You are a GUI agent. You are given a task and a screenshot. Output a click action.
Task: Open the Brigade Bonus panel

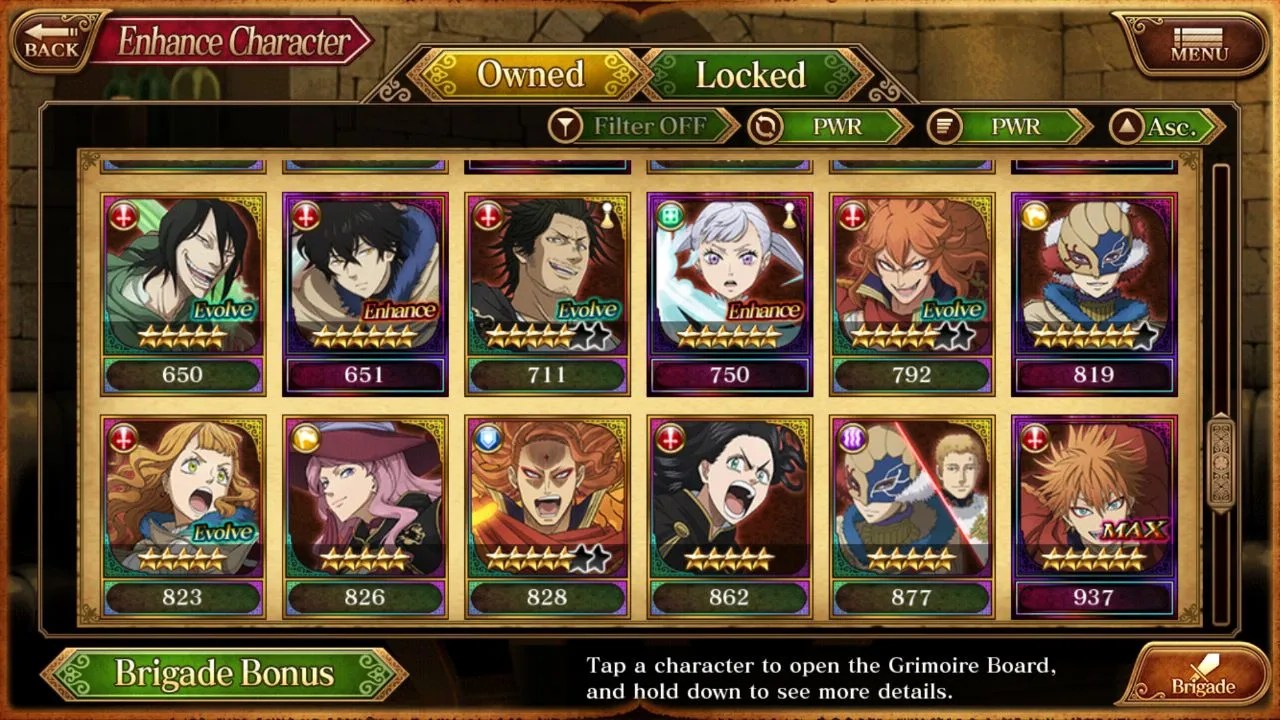(224, 673)
